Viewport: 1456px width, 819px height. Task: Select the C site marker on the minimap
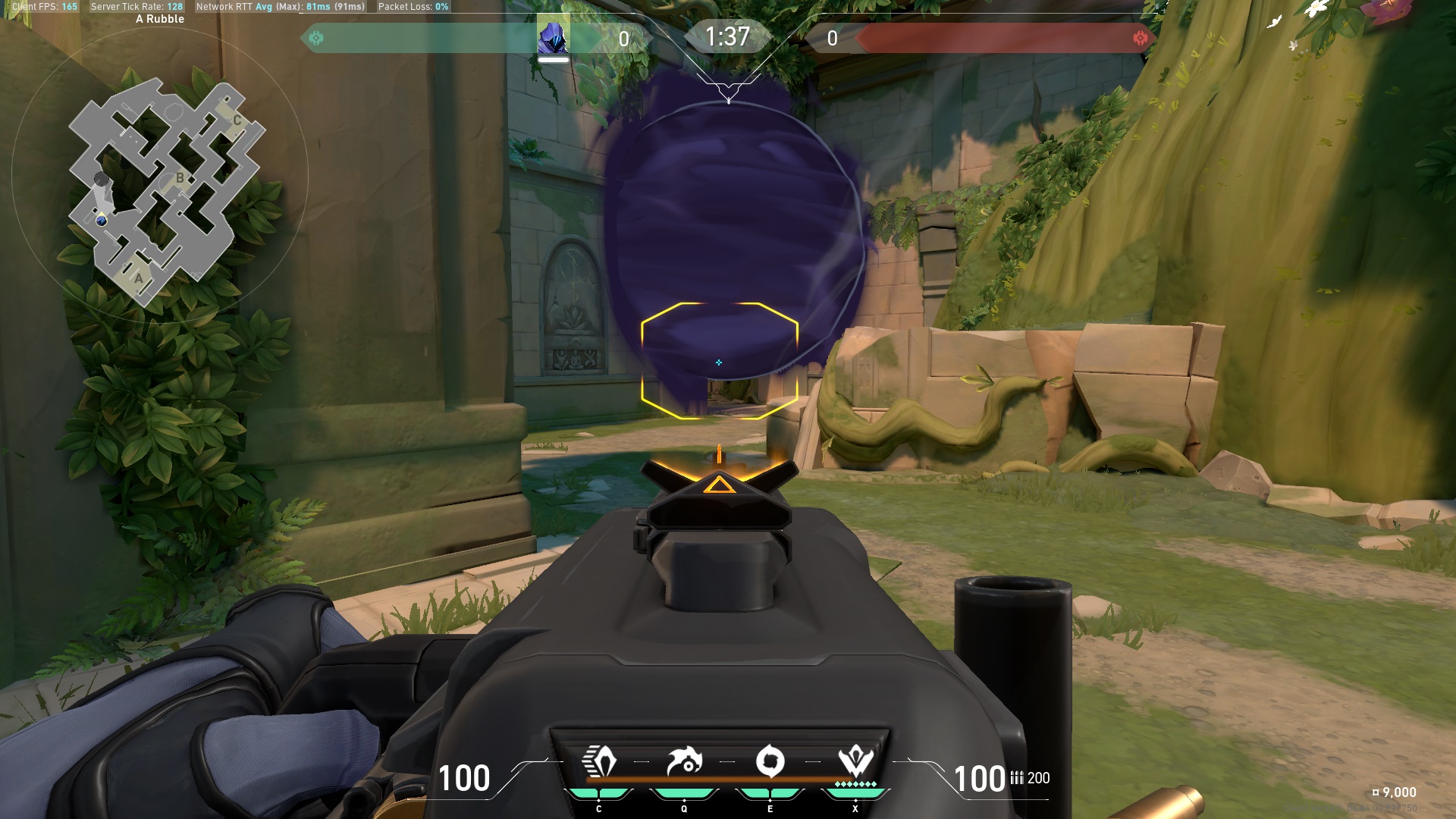[235, 119]
